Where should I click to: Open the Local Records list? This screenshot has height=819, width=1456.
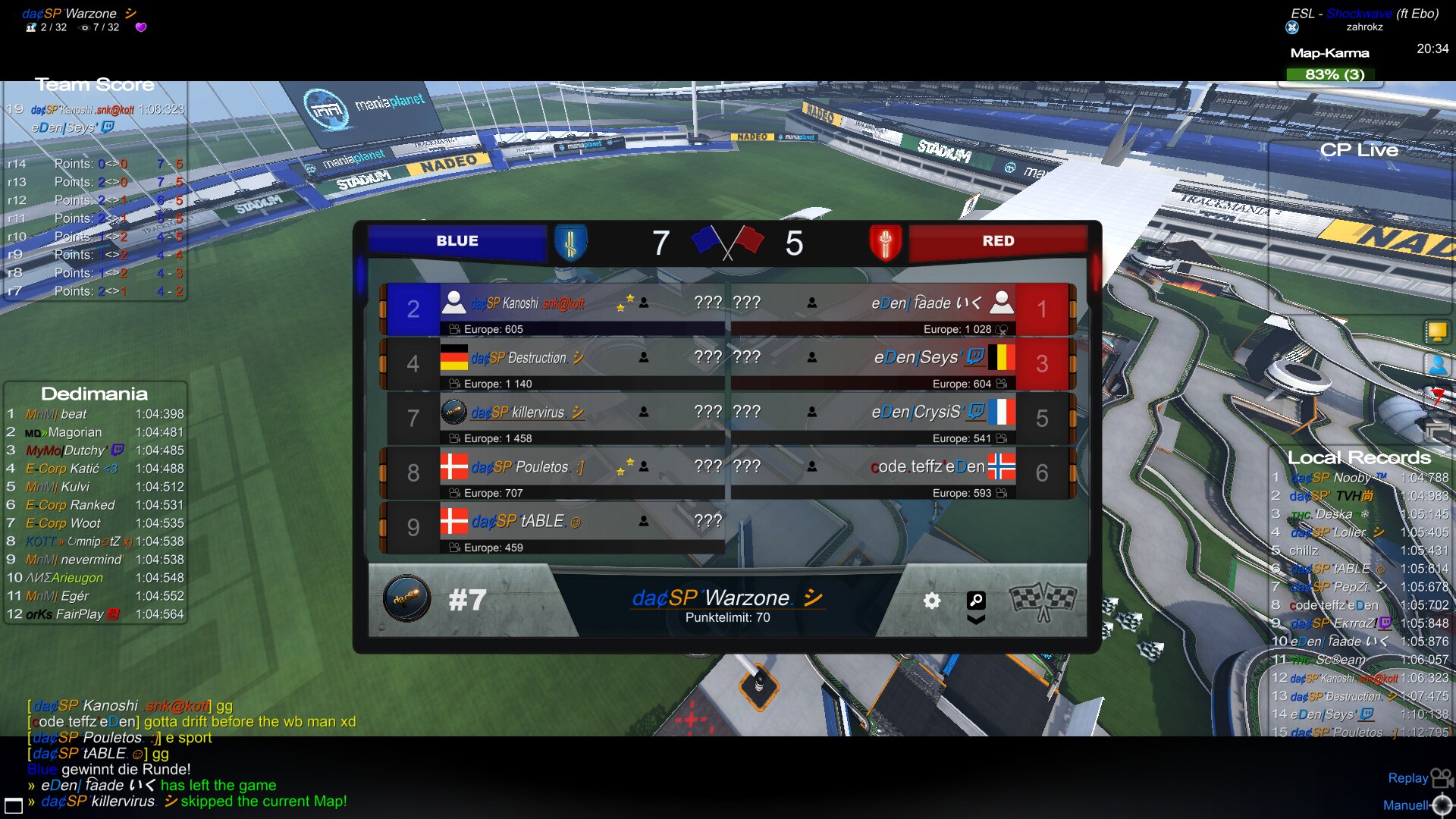tap(1359, 457)
